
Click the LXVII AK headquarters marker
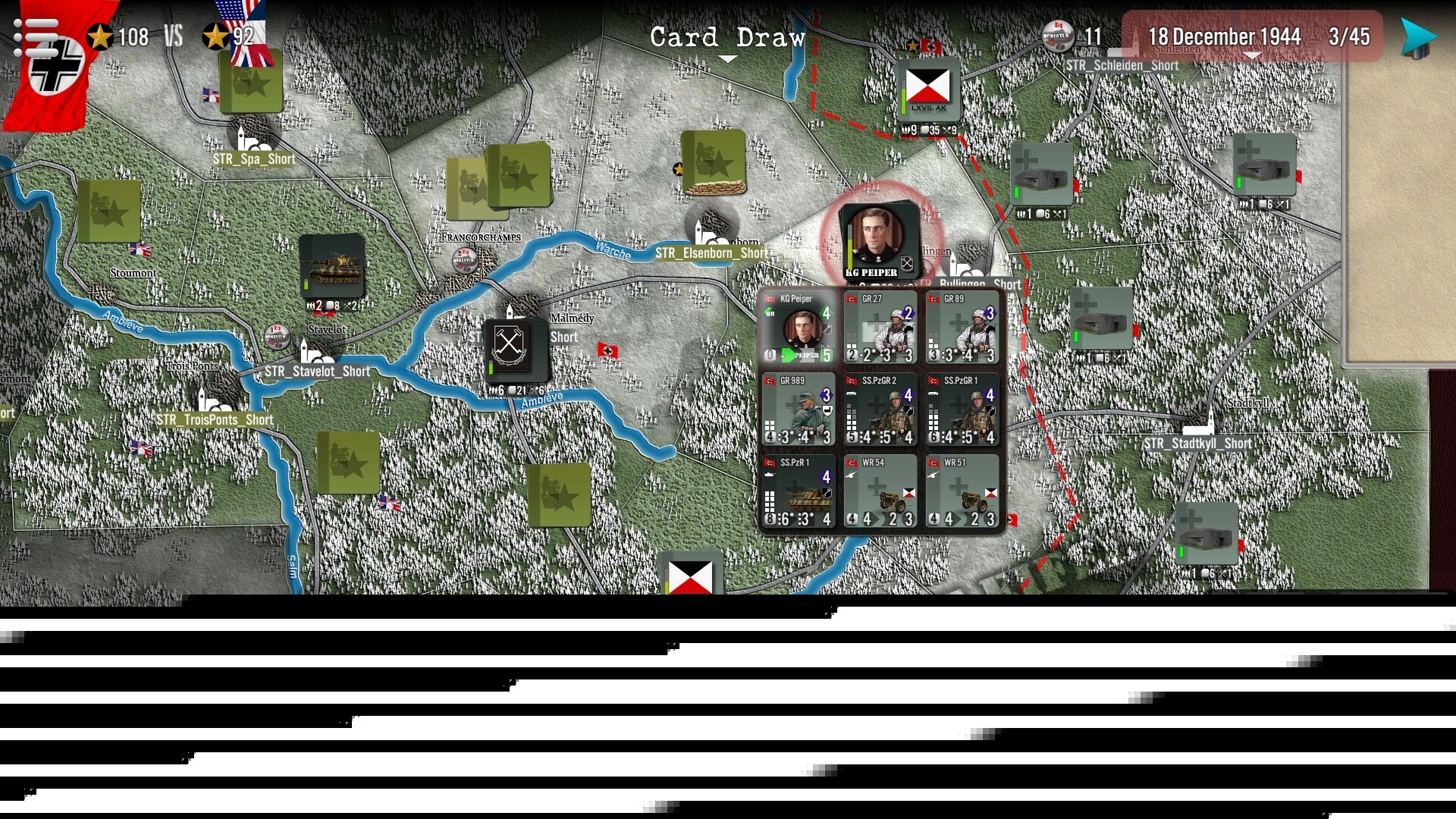927,89
